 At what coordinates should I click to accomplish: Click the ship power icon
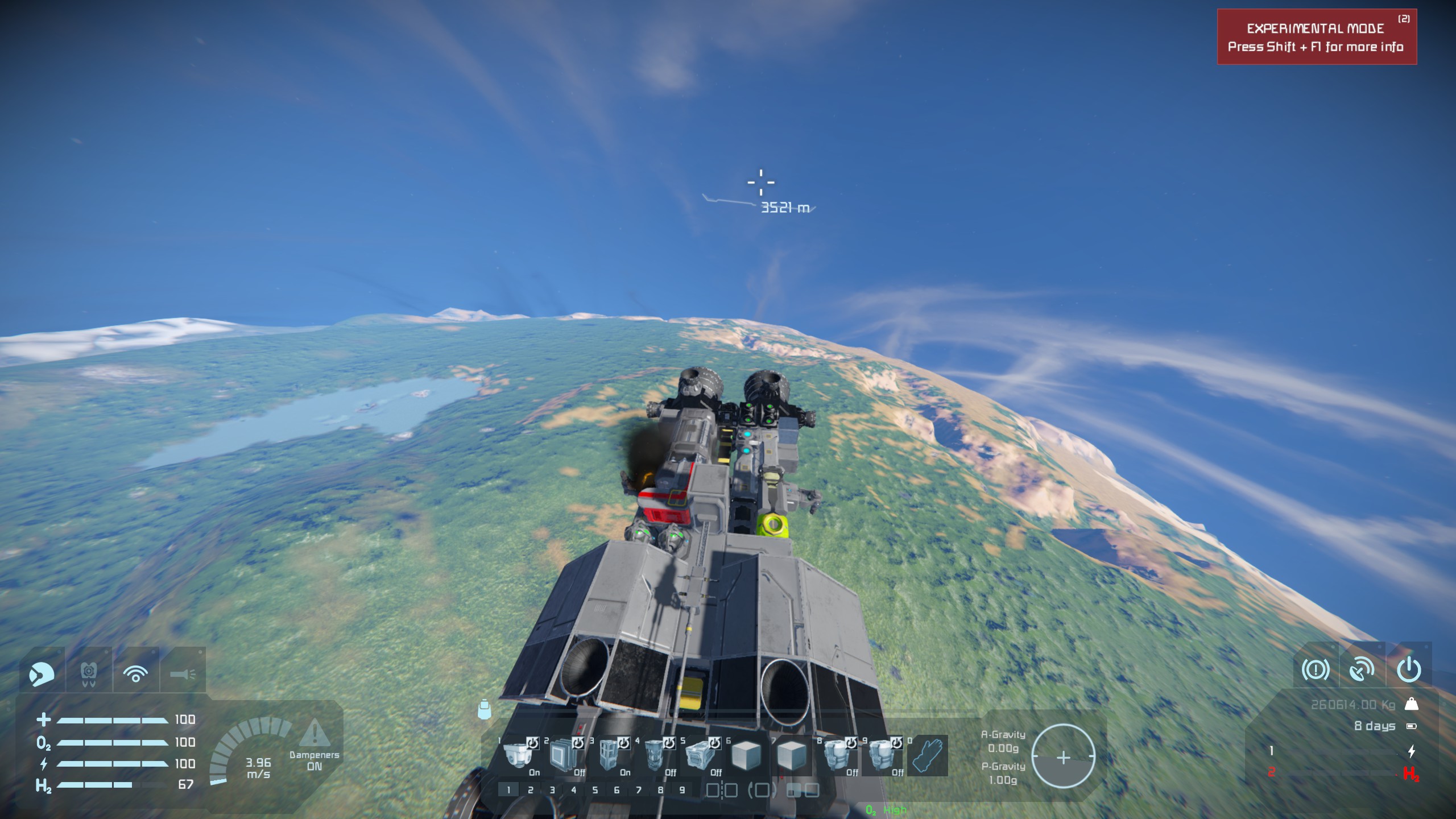tap(1409, 669)
